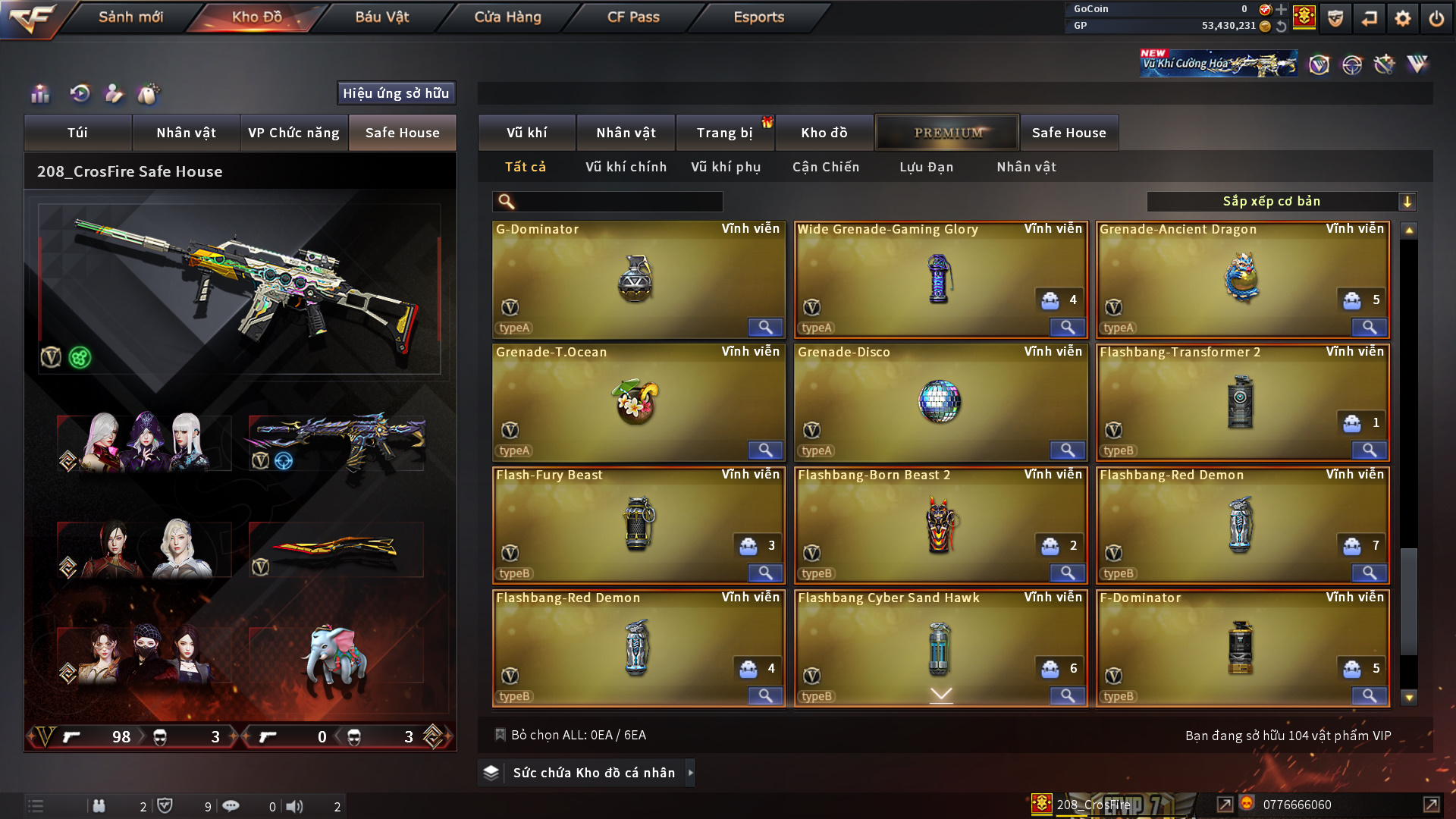Show the Cận Chiến filter
The image size is (1456, 819).
coord(826,167)
